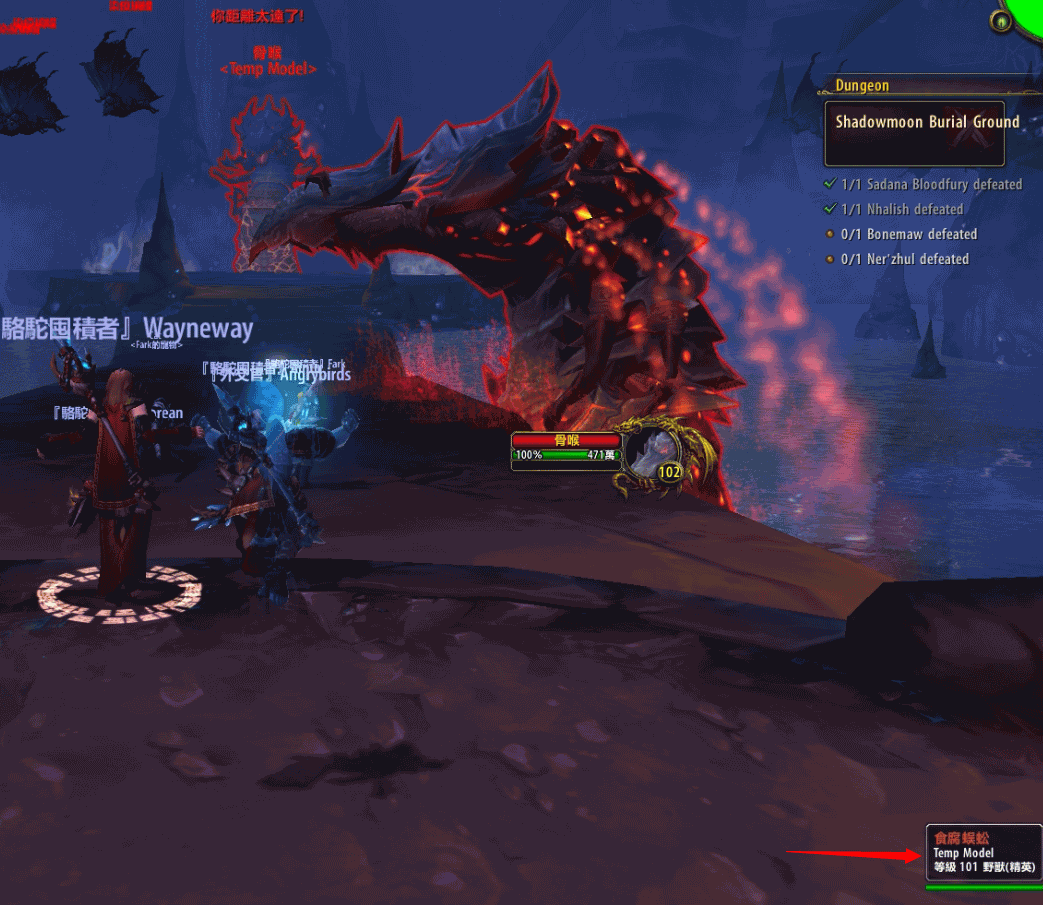This screenshot has height=905, width=1043.
Task: Click the gold dragon elite portrait marked 102
Action: tap(661, 456)
